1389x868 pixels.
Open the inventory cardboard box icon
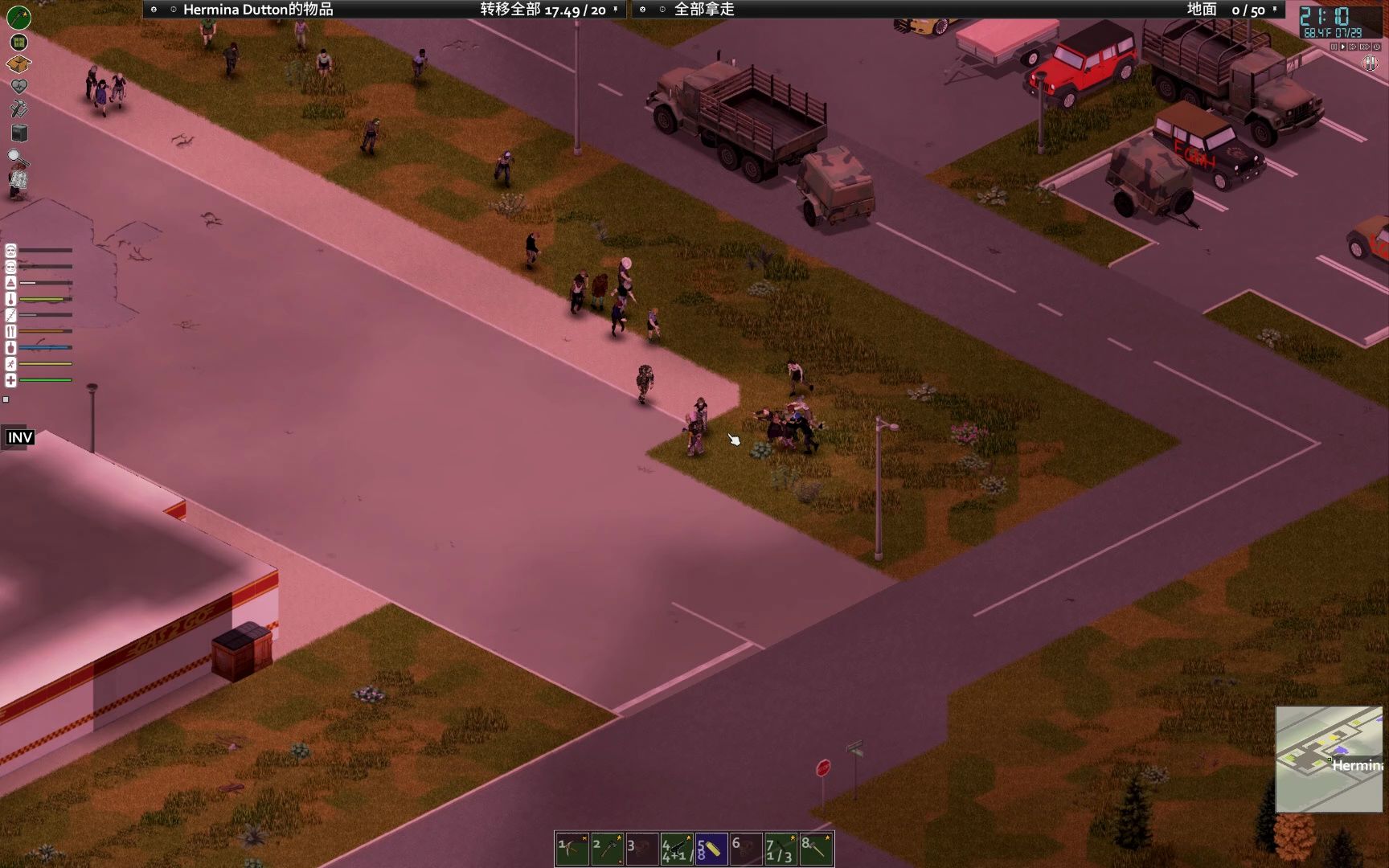[18, 63]
